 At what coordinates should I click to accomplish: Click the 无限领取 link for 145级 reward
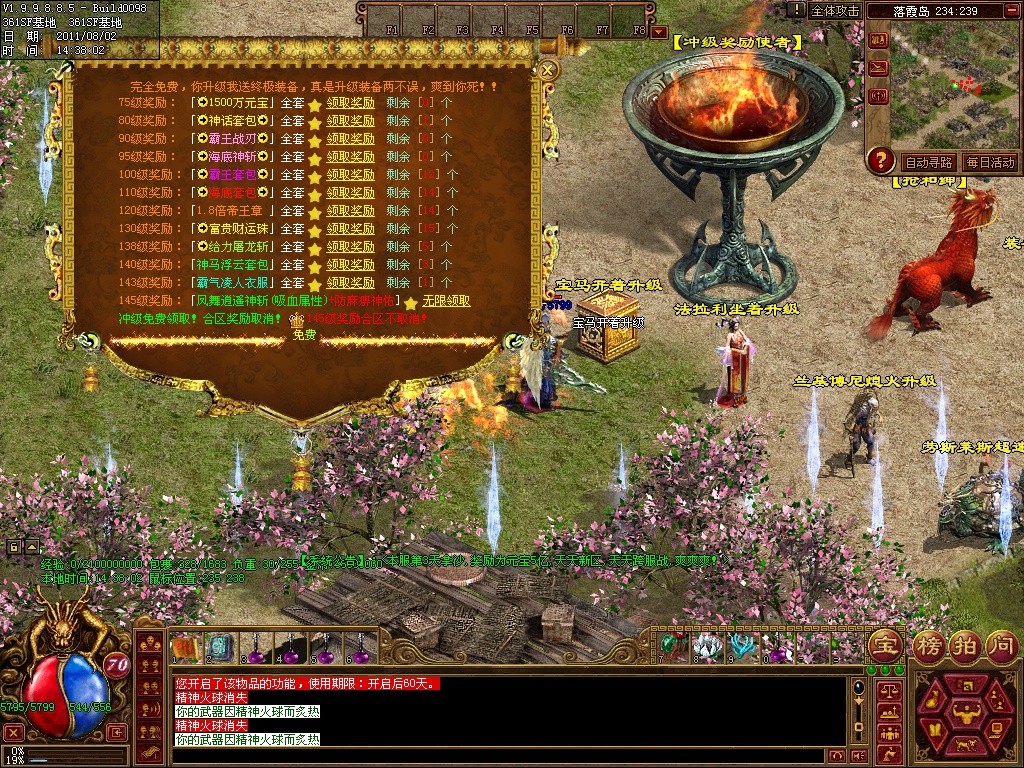pyautogui.click(x=446, y=300)
